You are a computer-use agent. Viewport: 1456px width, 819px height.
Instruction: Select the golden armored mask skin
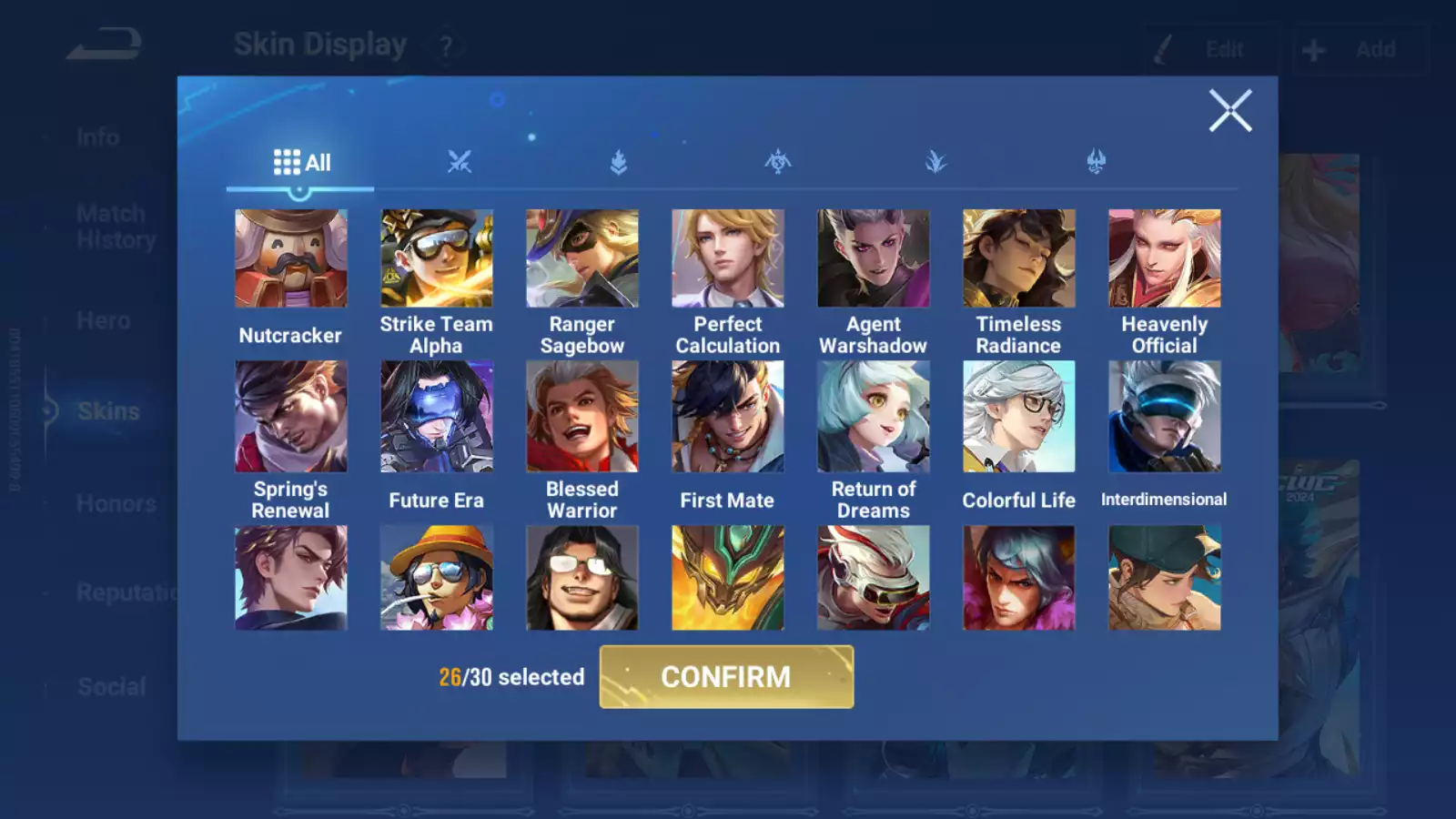click(728, 578)
